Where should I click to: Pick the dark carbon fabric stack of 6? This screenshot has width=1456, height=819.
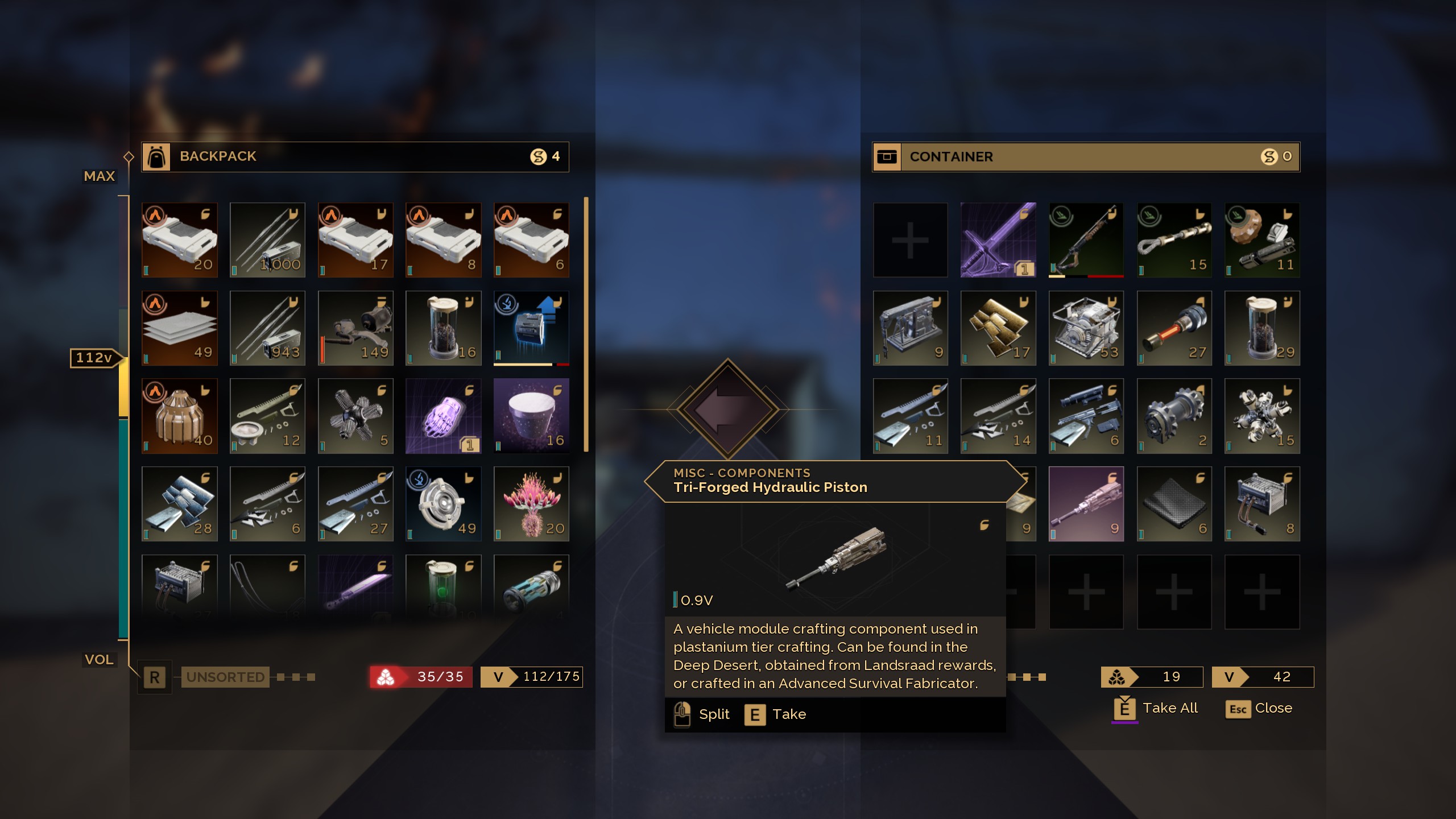(x=1174, y=504)
